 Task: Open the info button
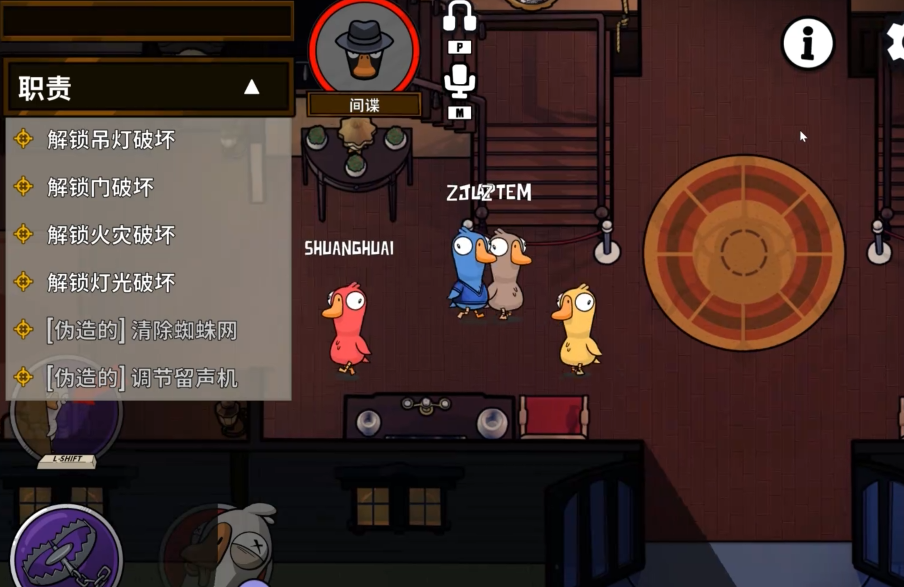tap(807, 43)
